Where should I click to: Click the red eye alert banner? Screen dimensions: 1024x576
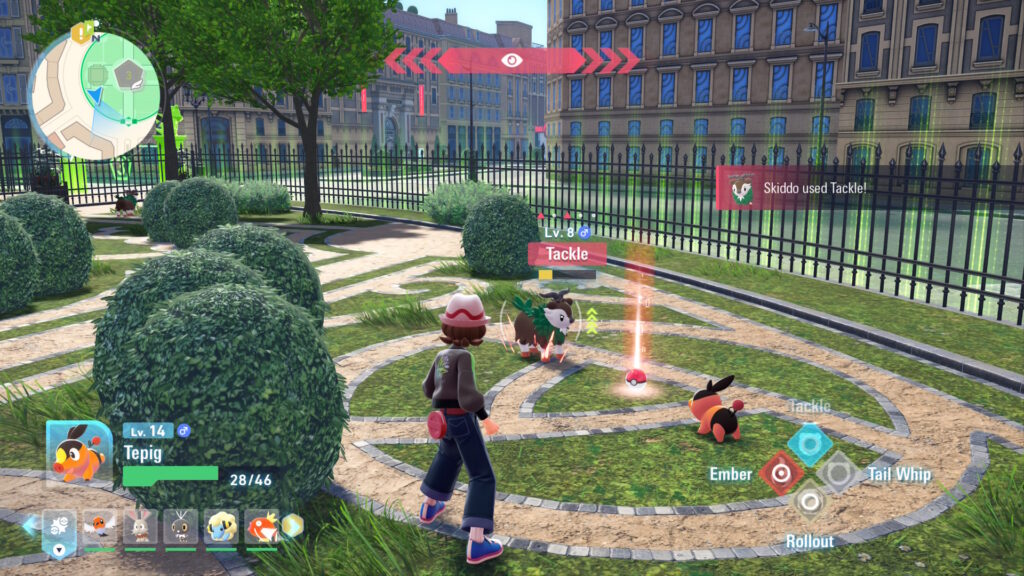(x=512, y=60)
